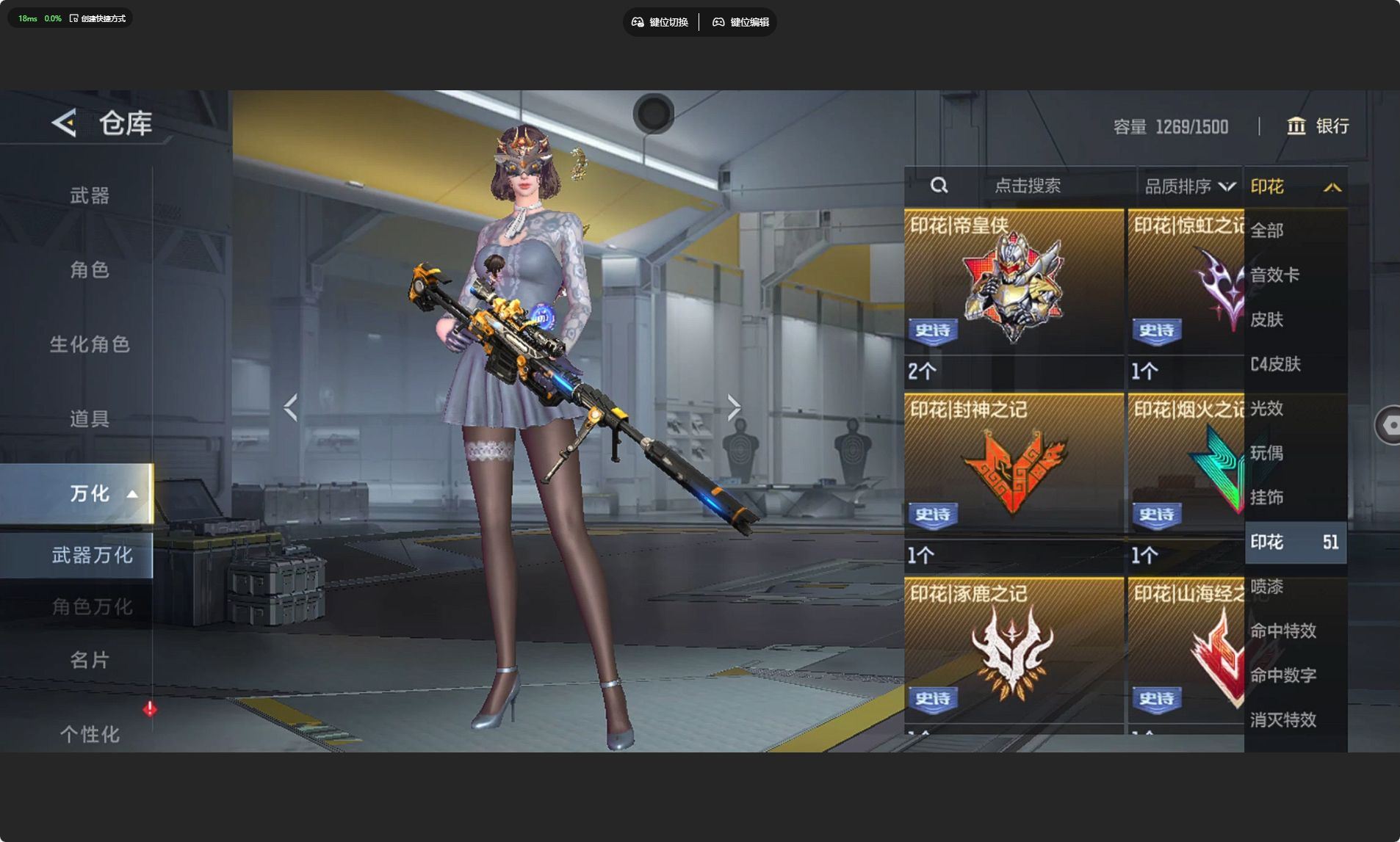Viewport: 1400px width, 842px height.
Task: Filter by 玩偶 in the dropdown
Action: click(x=1267, y=453)
